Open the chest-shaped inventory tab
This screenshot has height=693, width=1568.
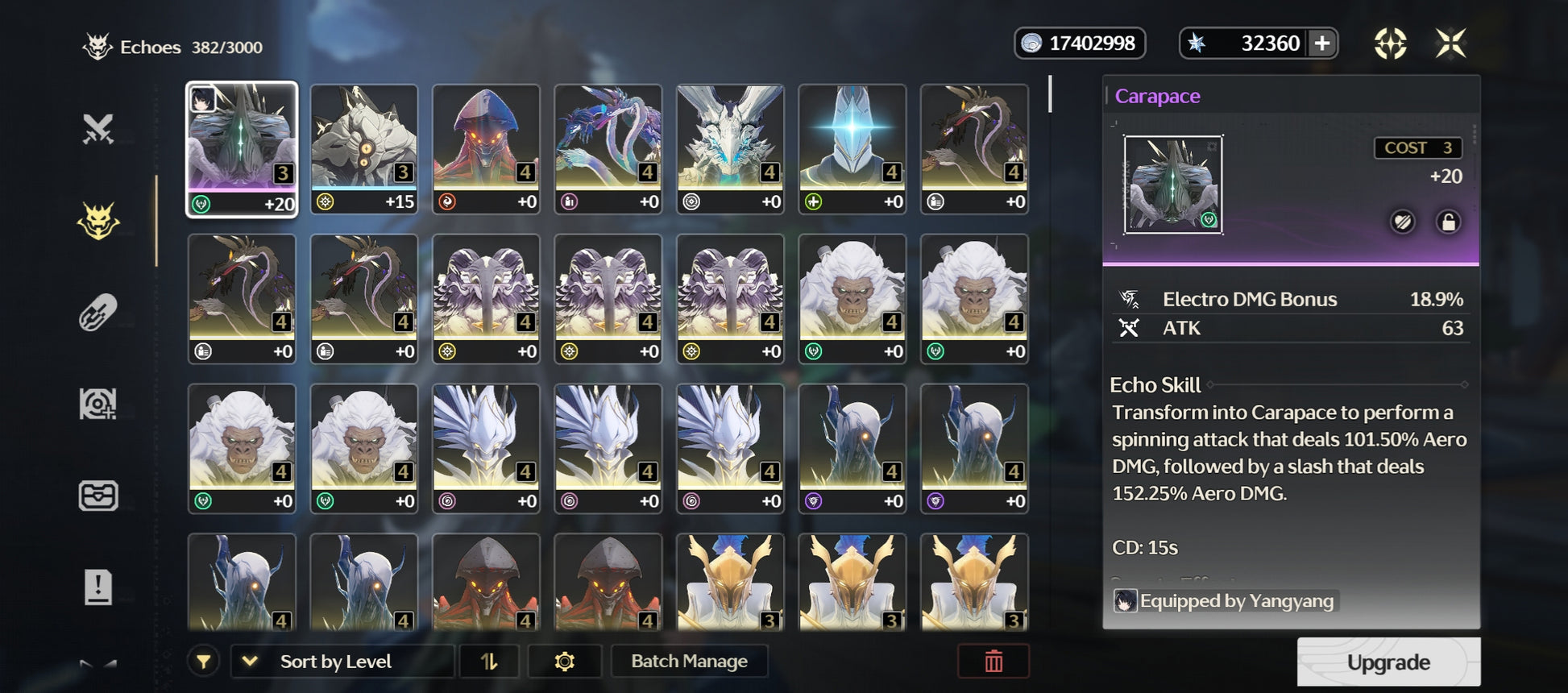click(98, 495)
